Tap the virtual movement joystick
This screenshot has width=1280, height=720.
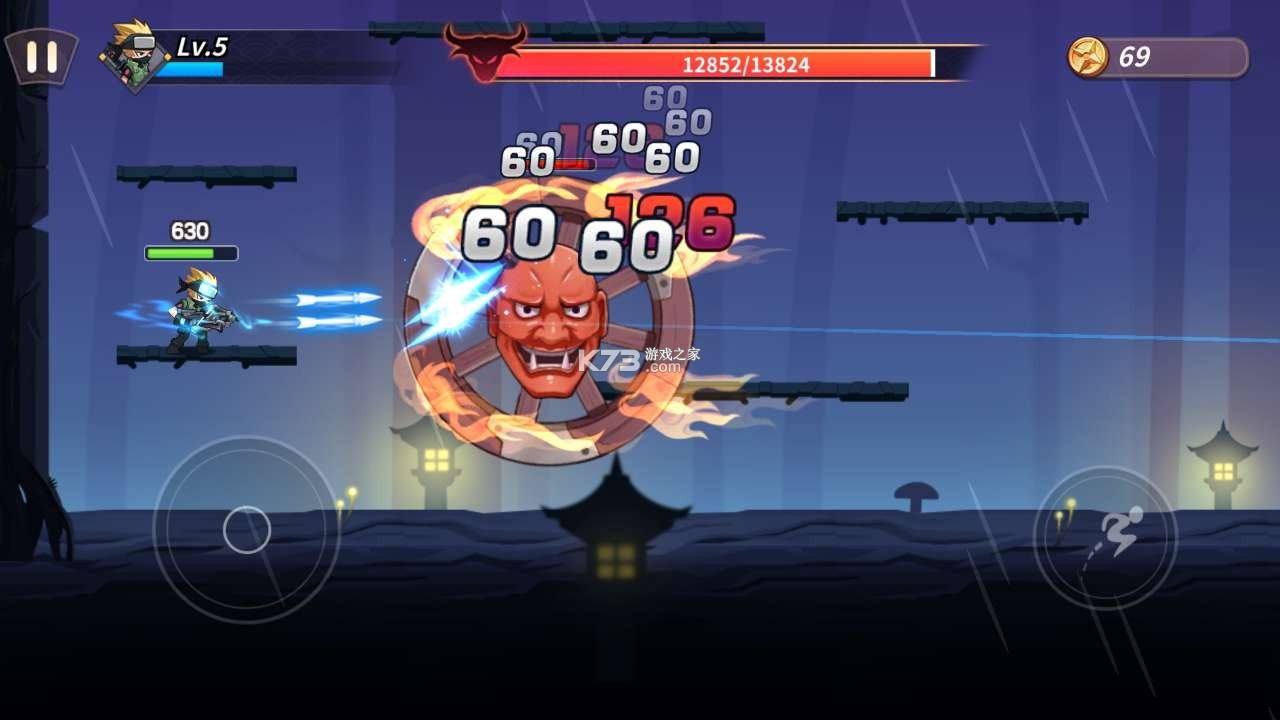click(246, 530)
